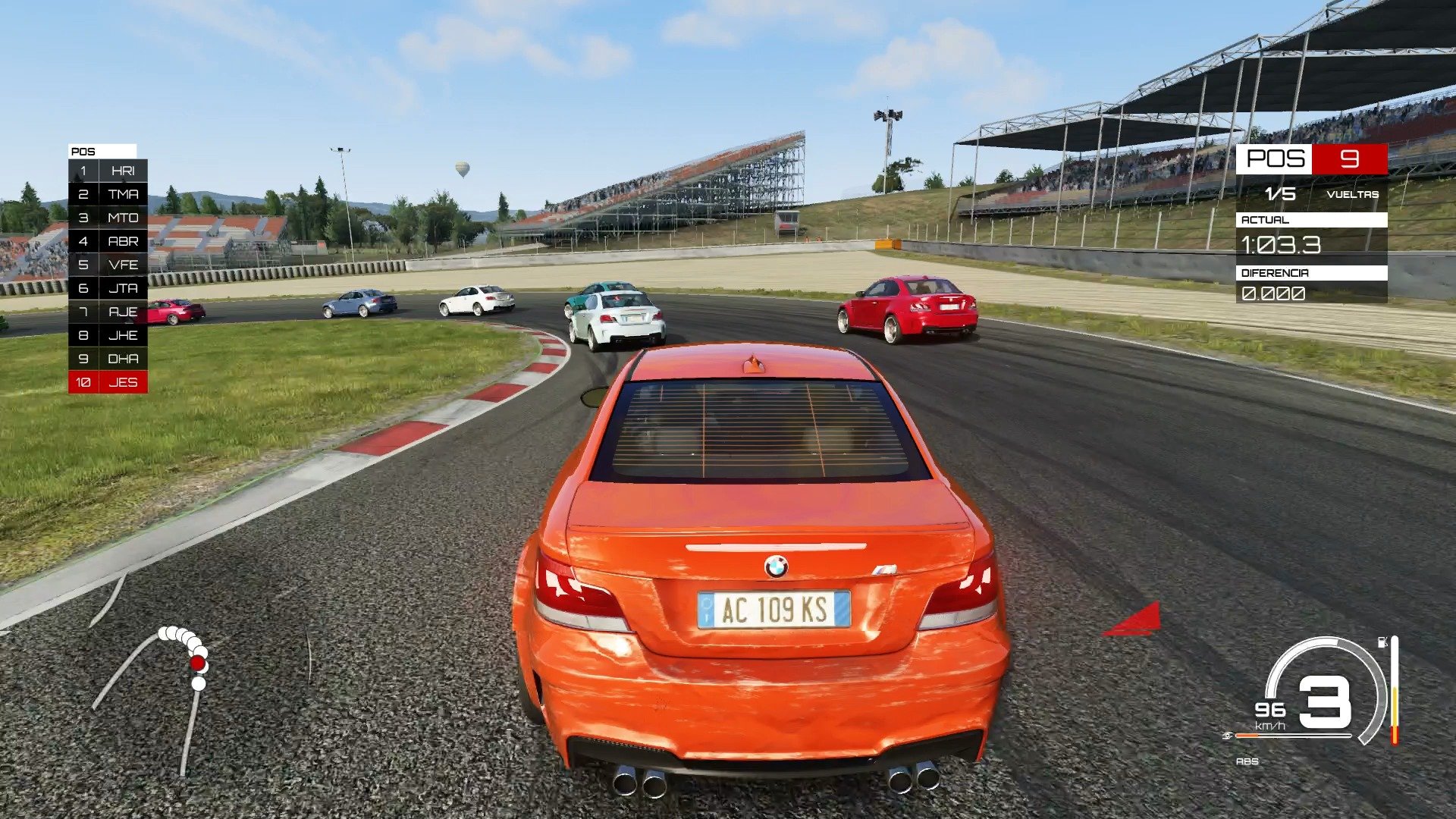
Task: Click the ABS indicator
Action: coord(1247,761)
